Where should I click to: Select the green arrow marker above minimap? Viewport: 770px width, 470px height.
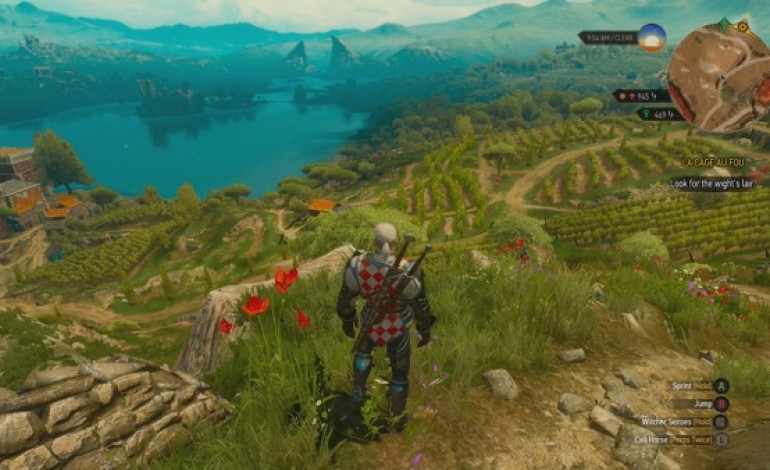[x=723, y=23]
